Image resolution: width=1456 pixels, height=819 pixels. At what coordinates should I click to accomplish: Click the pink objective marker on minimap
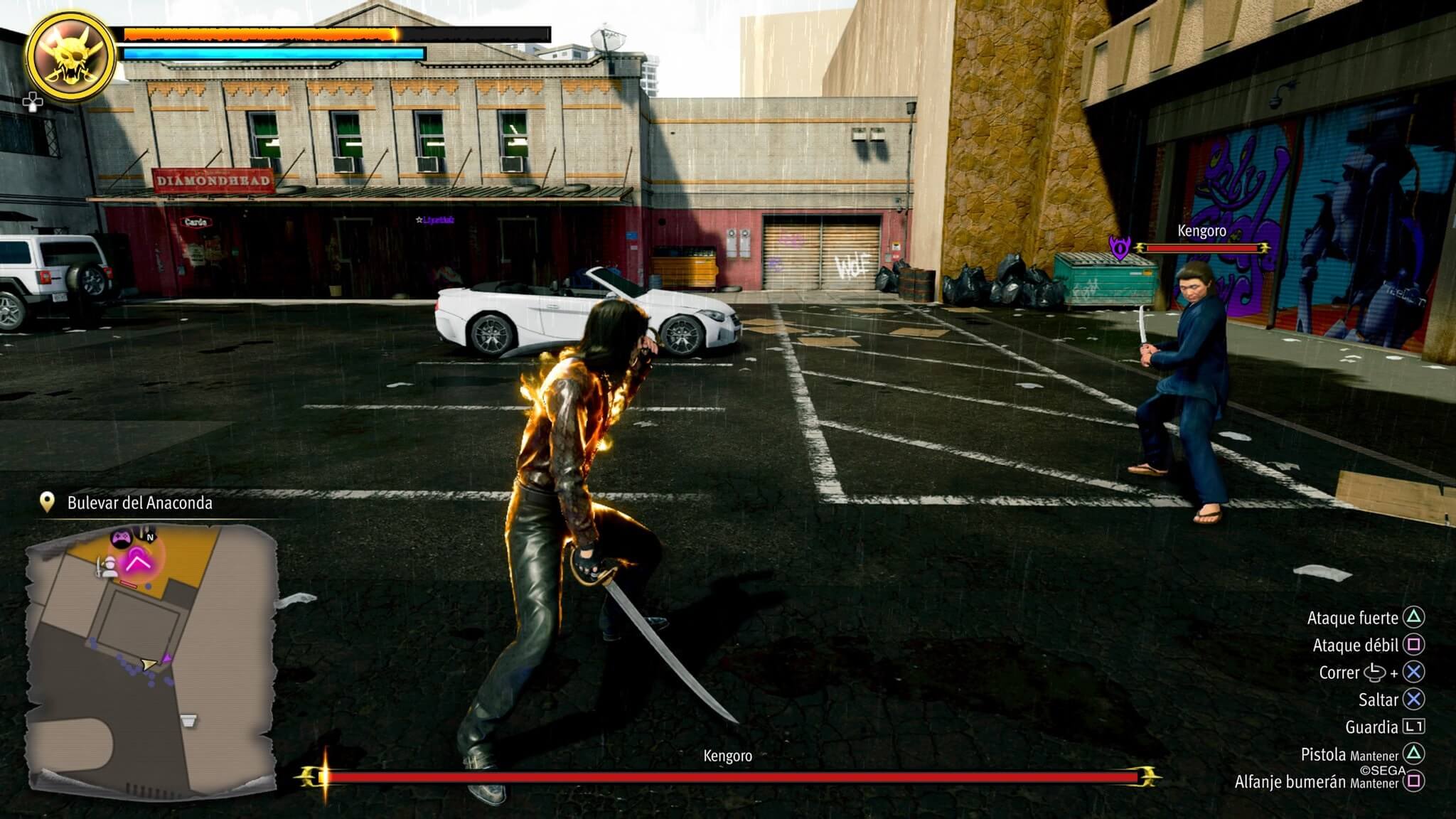click(x=138, y=560)
